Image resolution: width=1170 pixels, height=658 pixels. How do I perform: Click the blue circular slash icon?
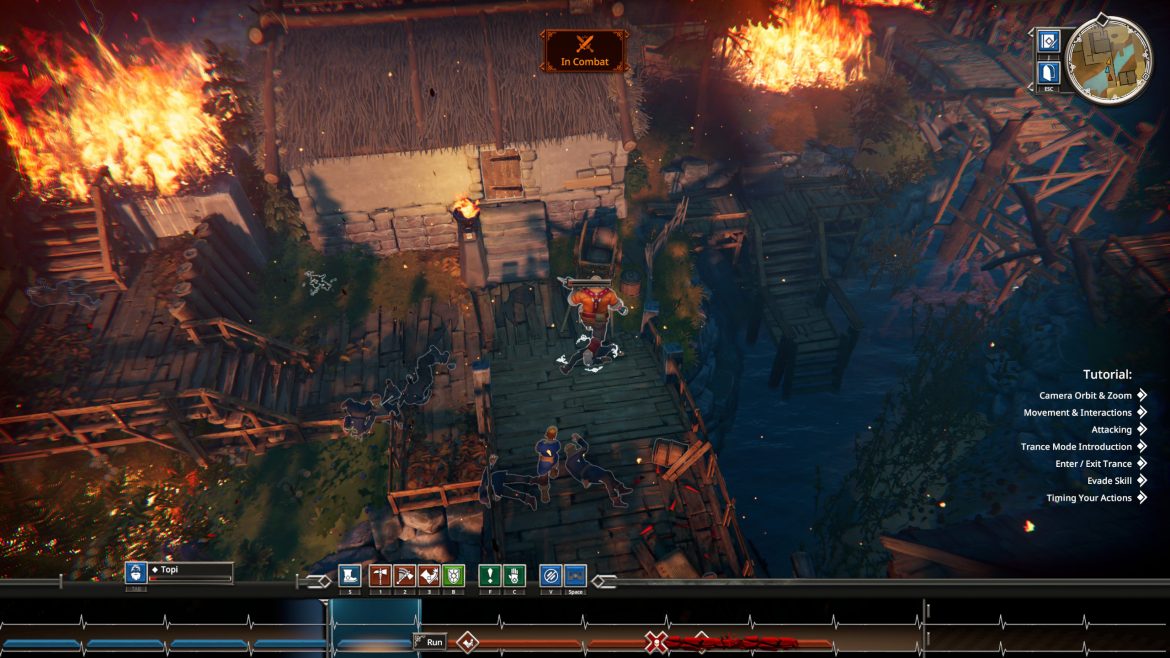click(550, 575)
